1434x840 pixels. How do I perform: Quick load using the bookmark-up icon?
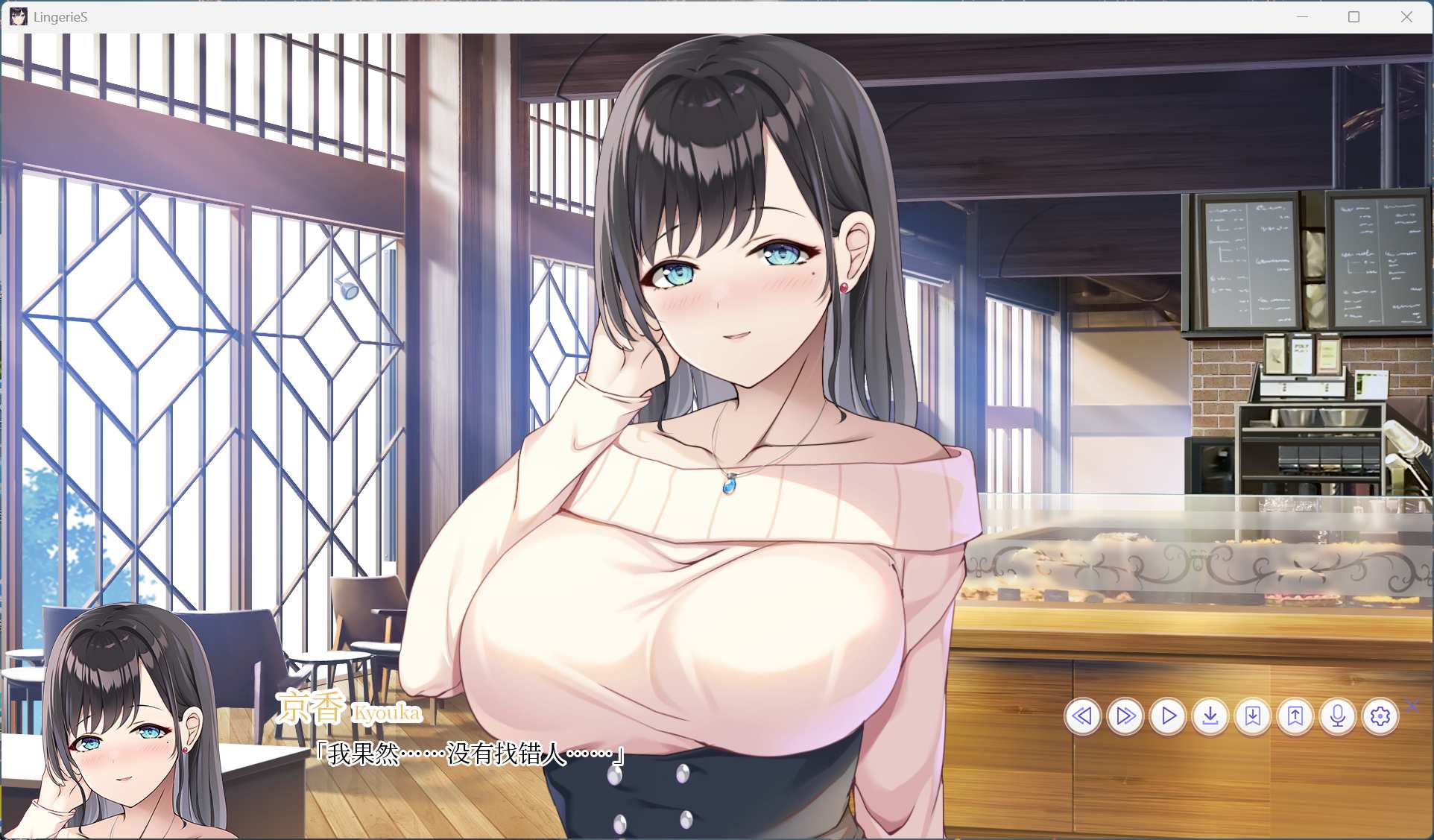(x=1295, y=716)
